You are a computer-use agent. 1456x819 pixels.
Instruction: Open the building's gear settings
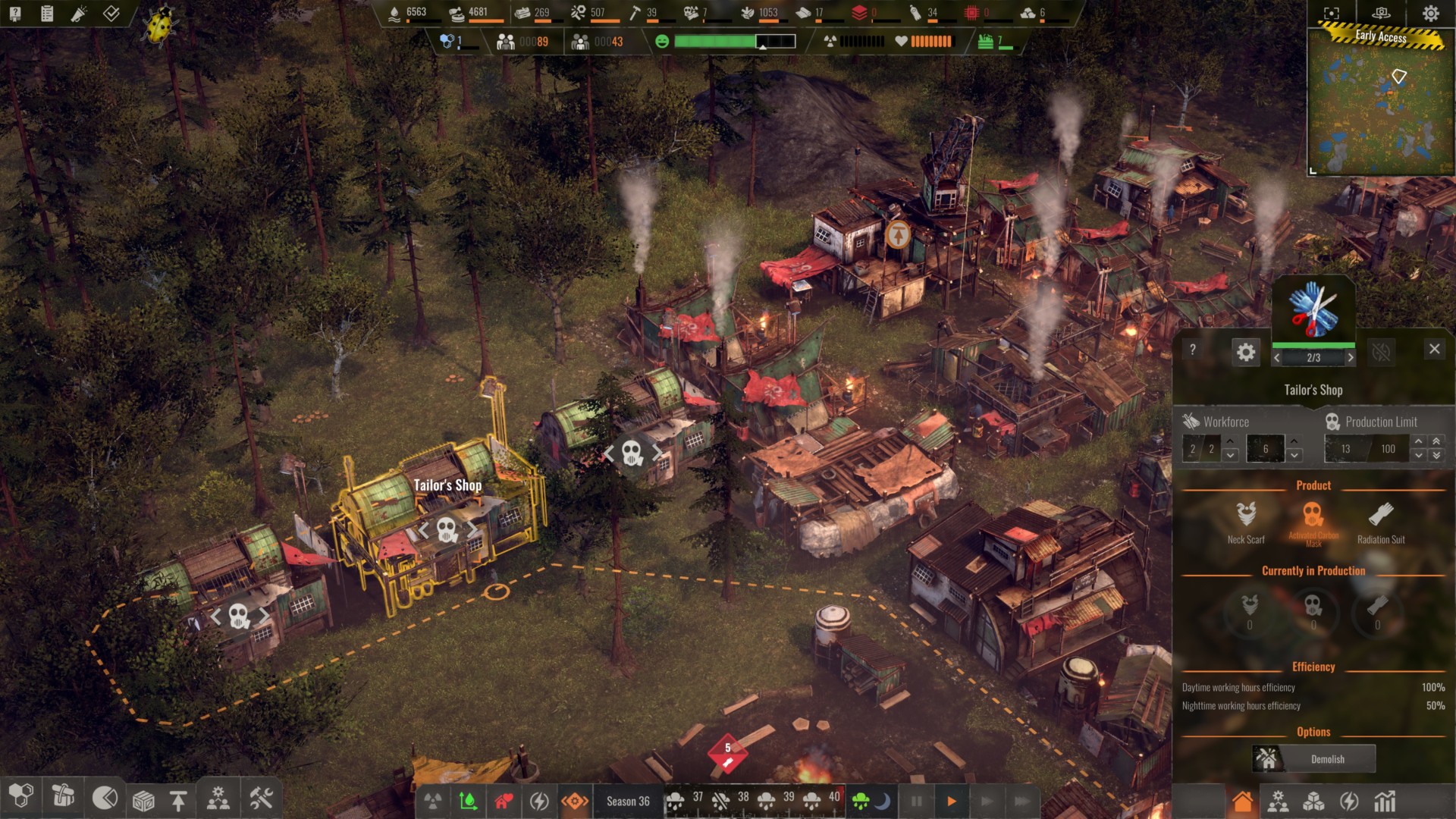point(1246,352)
